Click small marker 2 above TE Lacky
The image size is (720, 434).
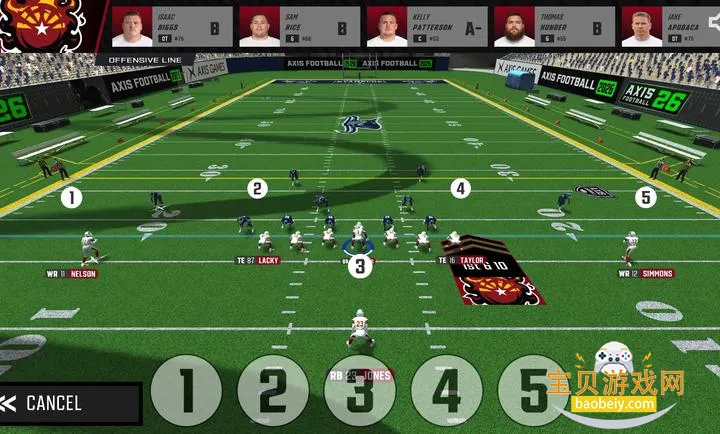258,188
